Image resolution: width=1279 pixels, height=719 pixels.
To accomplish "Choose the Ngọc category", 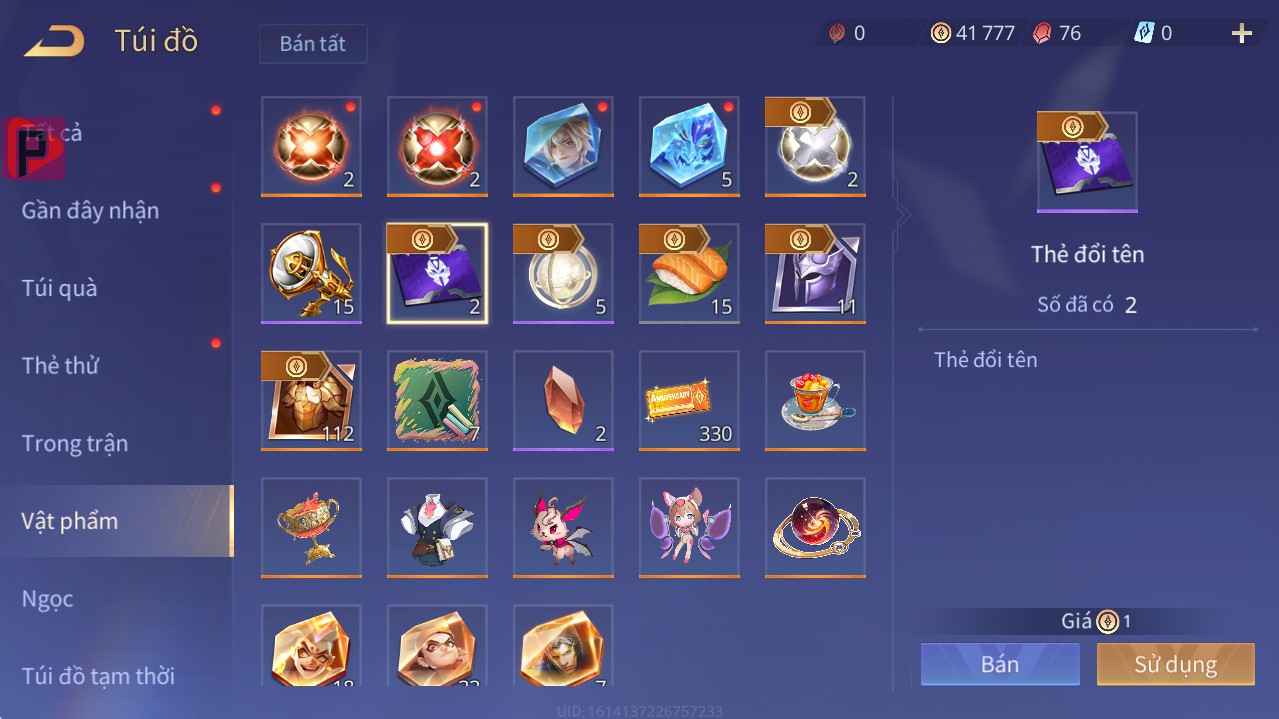I will click(x=48, y=598).
